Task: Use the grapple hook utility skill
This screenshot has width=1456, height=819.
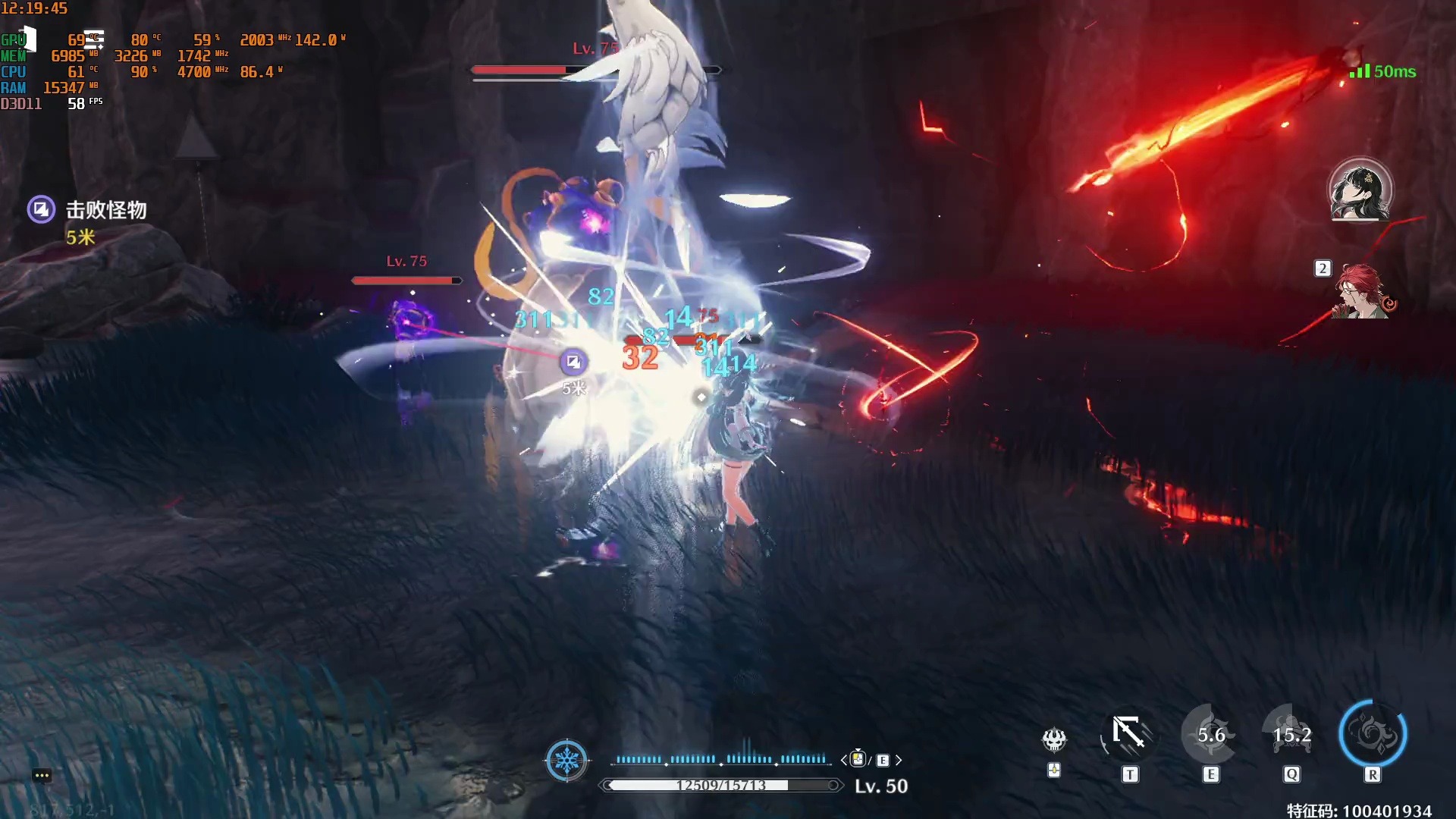Action: 1128,734
